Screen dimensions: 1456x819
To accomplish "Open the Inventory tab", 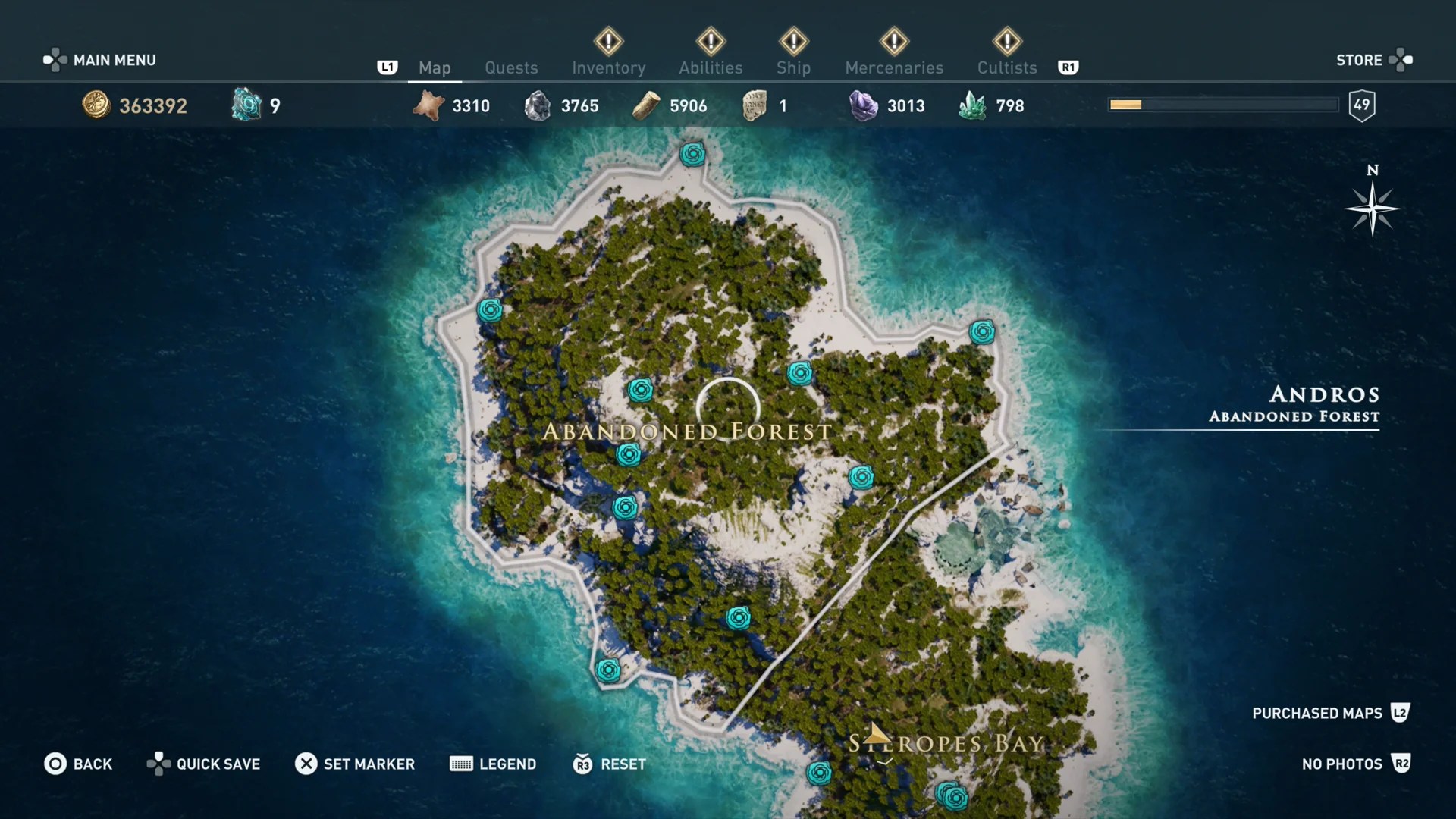I will click(x=608, y=67).
